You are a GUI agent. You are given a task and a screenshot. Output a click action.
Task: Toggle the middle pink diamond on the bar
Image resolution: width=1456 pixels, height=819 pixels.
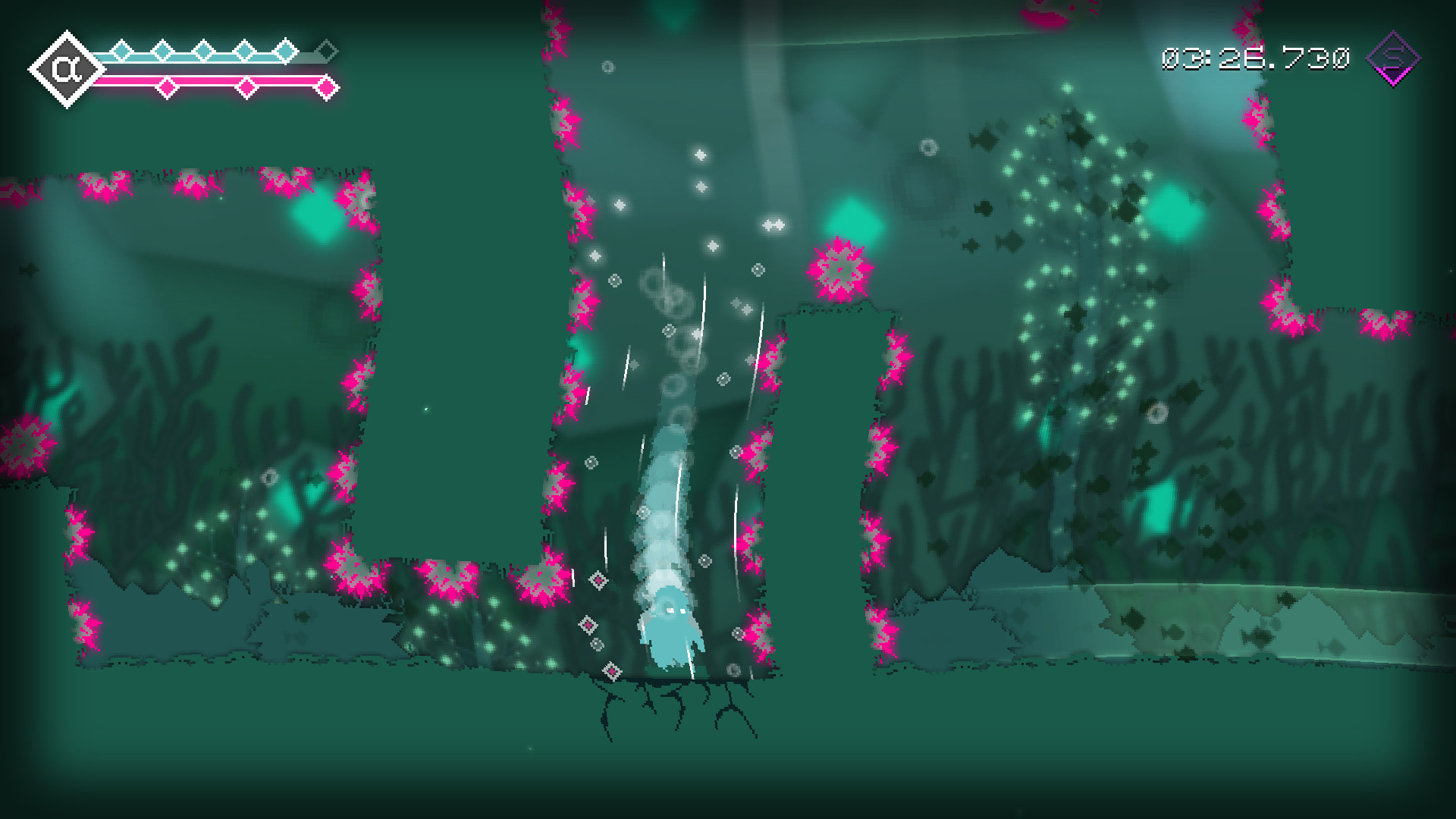(246, 86)
